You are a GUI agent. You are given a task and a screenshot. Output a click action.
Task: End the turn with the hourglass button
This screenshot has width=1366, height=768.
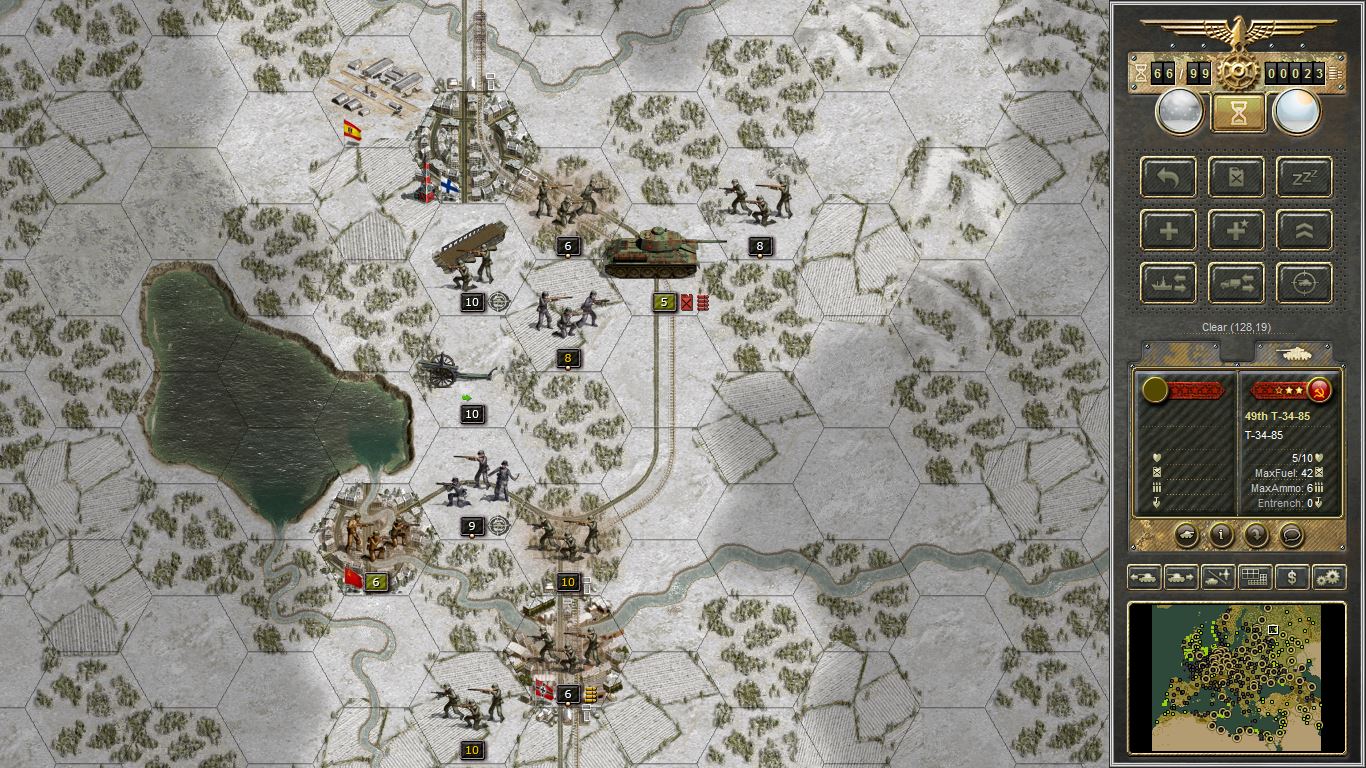1238,113
